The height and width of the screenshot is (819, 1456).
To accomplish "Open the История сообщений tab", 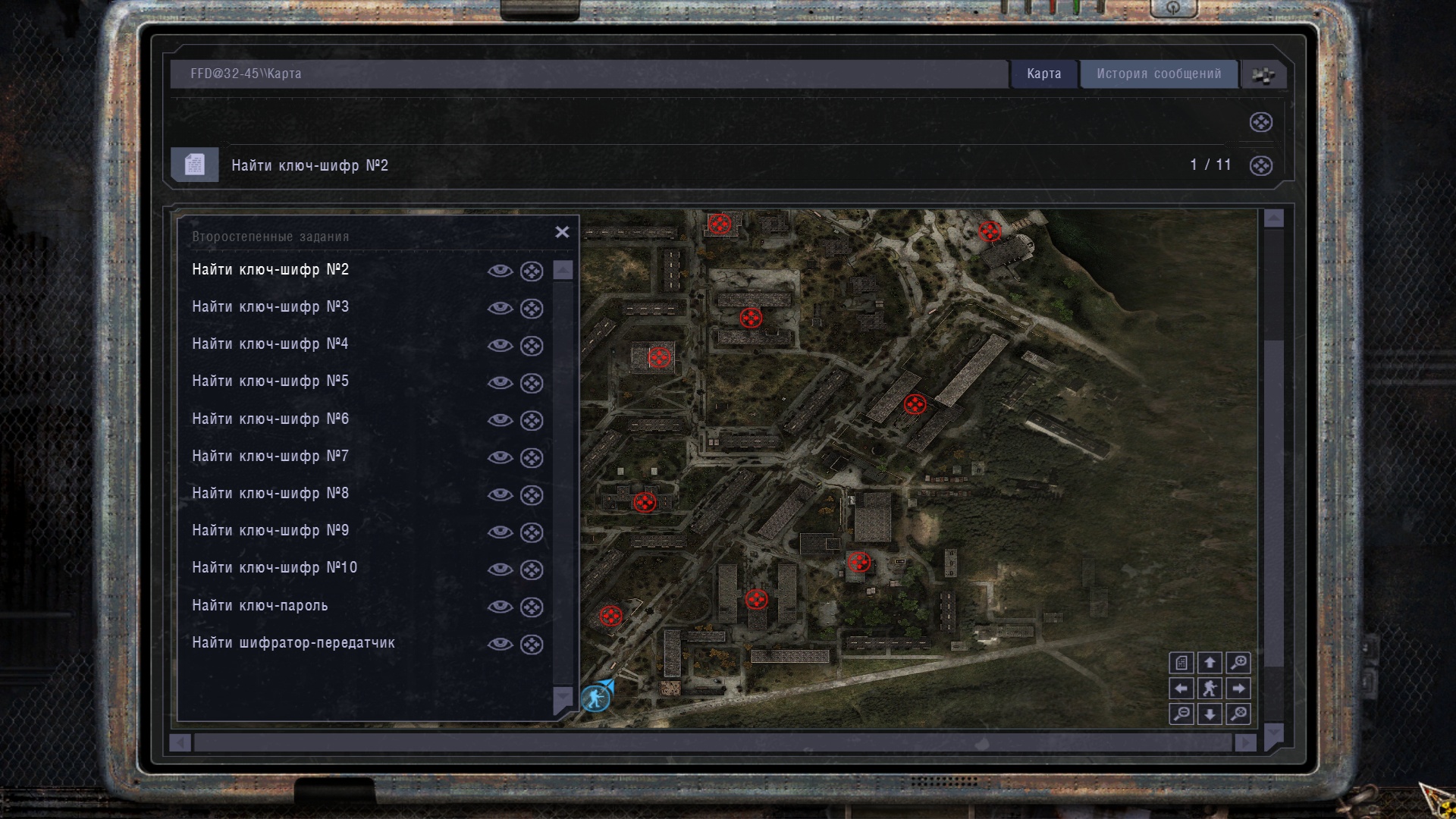I will point(1158,74).
